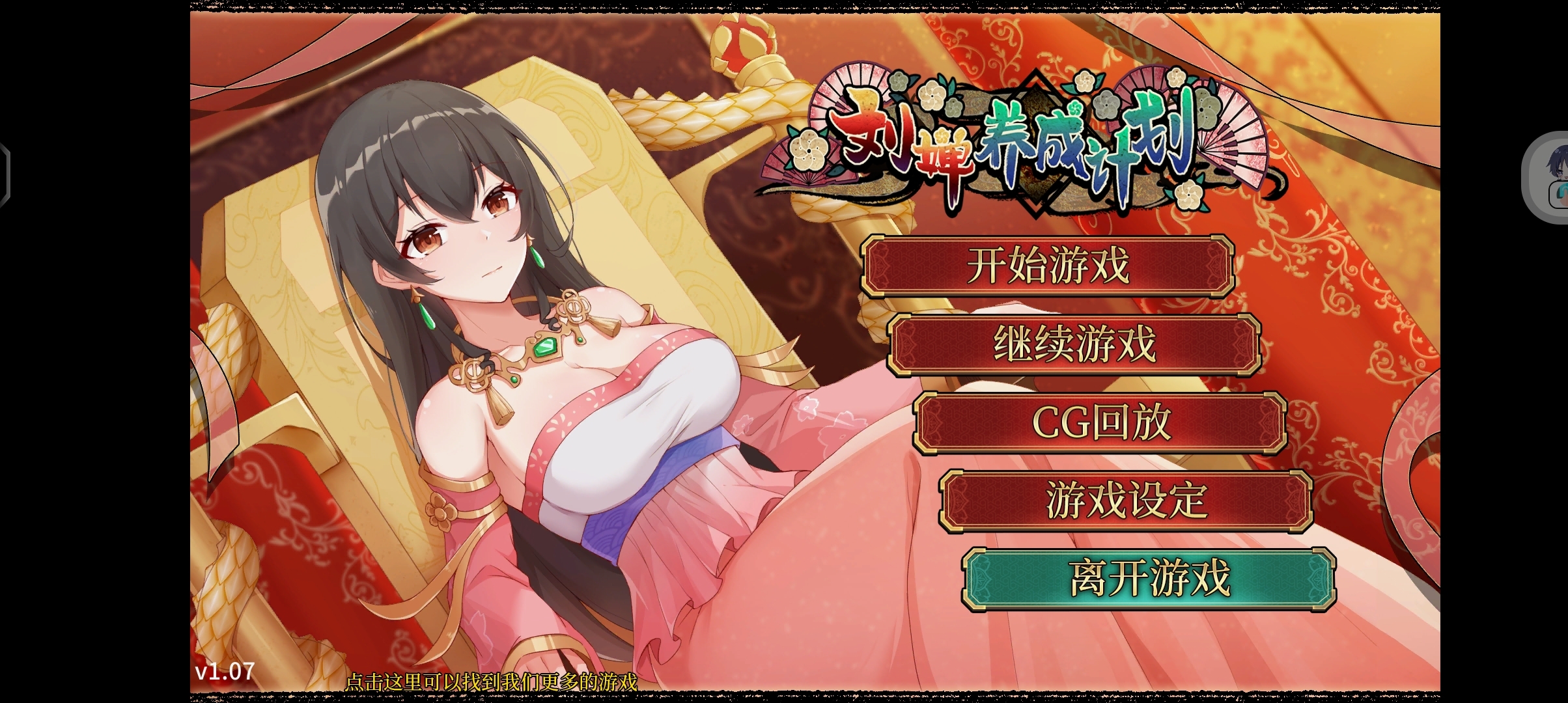
Task: Click the yellow 点击这里 more games link
Action: click(x=490, y=682)
